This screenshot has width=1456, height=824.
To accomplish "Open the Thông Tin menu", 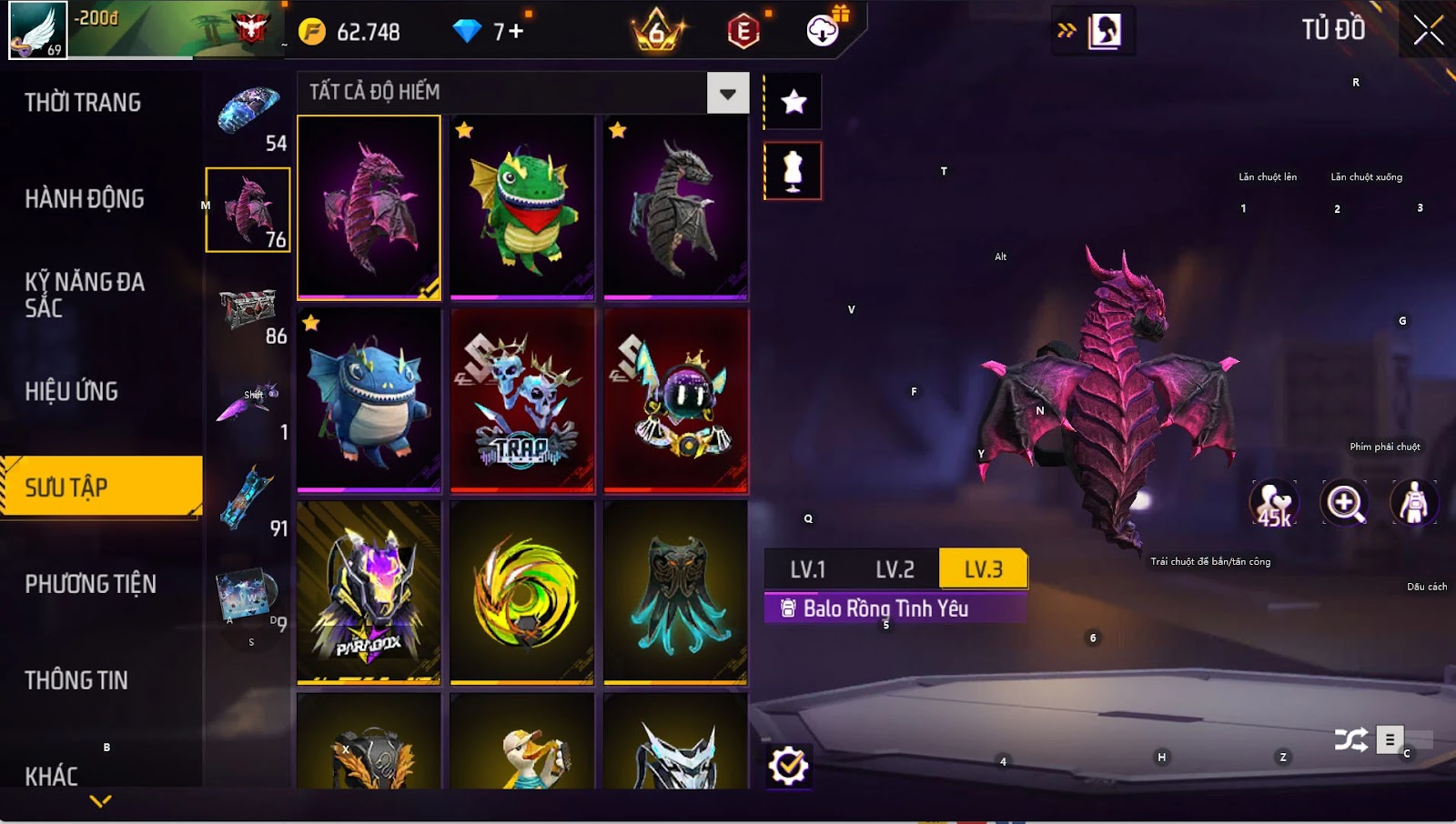I will 76,680.
